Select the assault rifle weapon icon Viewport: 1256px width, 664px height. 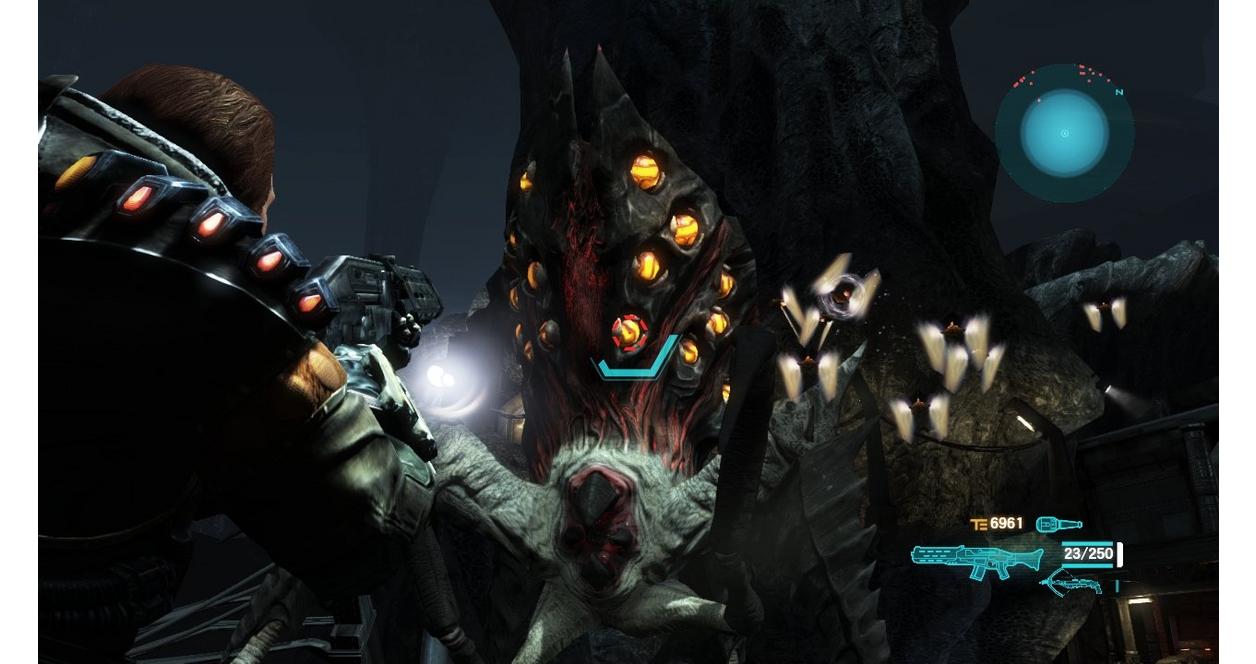click(x=975, y=558)
